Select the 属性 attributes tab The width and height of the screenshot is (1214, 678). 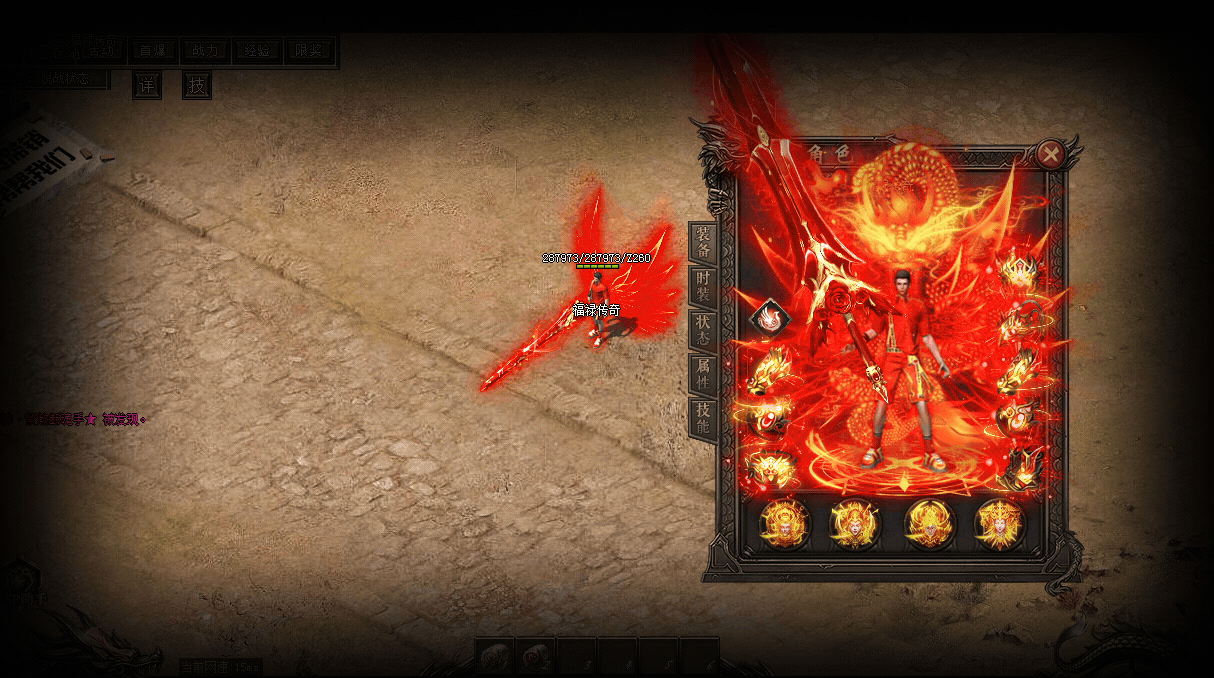click(x=703, y=374)
